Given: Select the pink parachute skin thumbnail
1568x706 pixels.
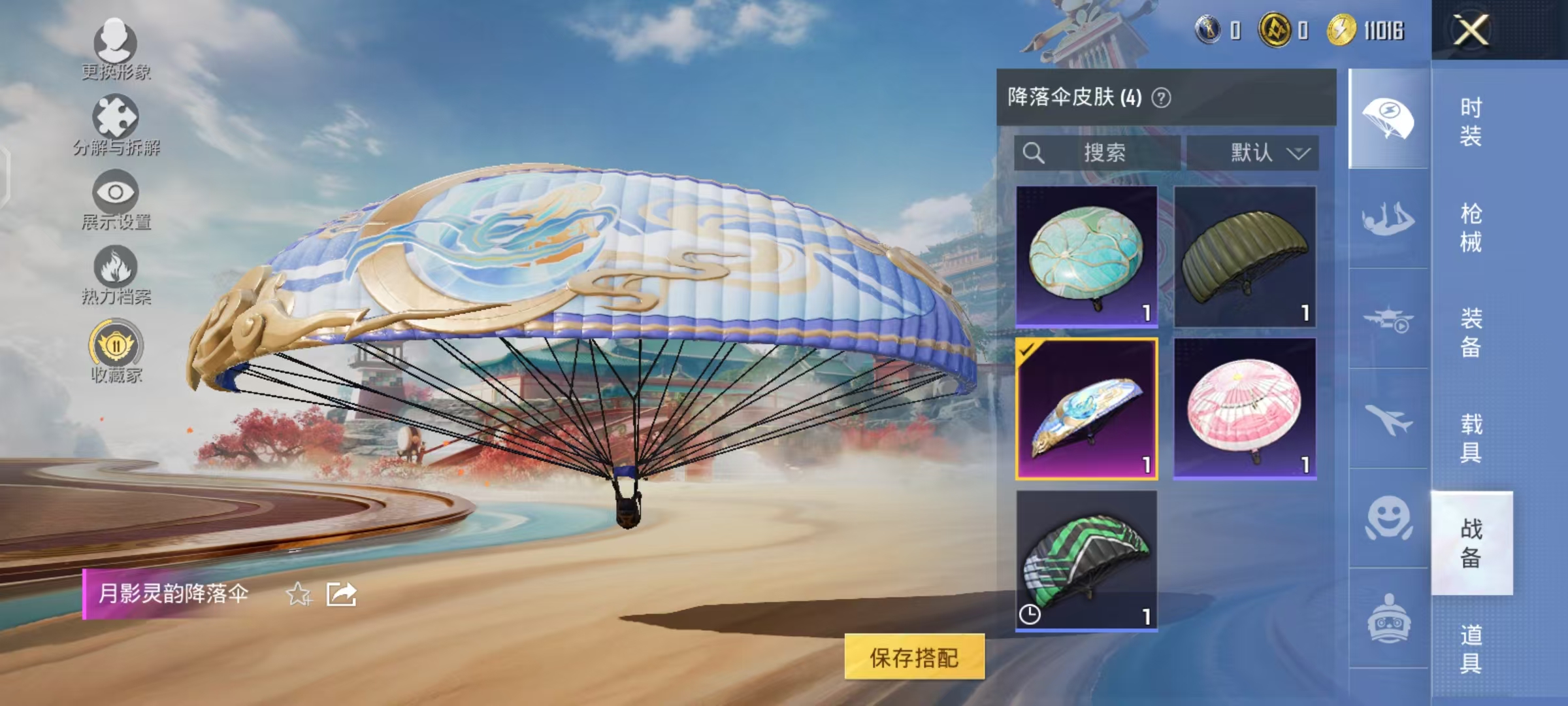Looking at the screenshot, I should pyautogui.click(x=1245, y=405).
